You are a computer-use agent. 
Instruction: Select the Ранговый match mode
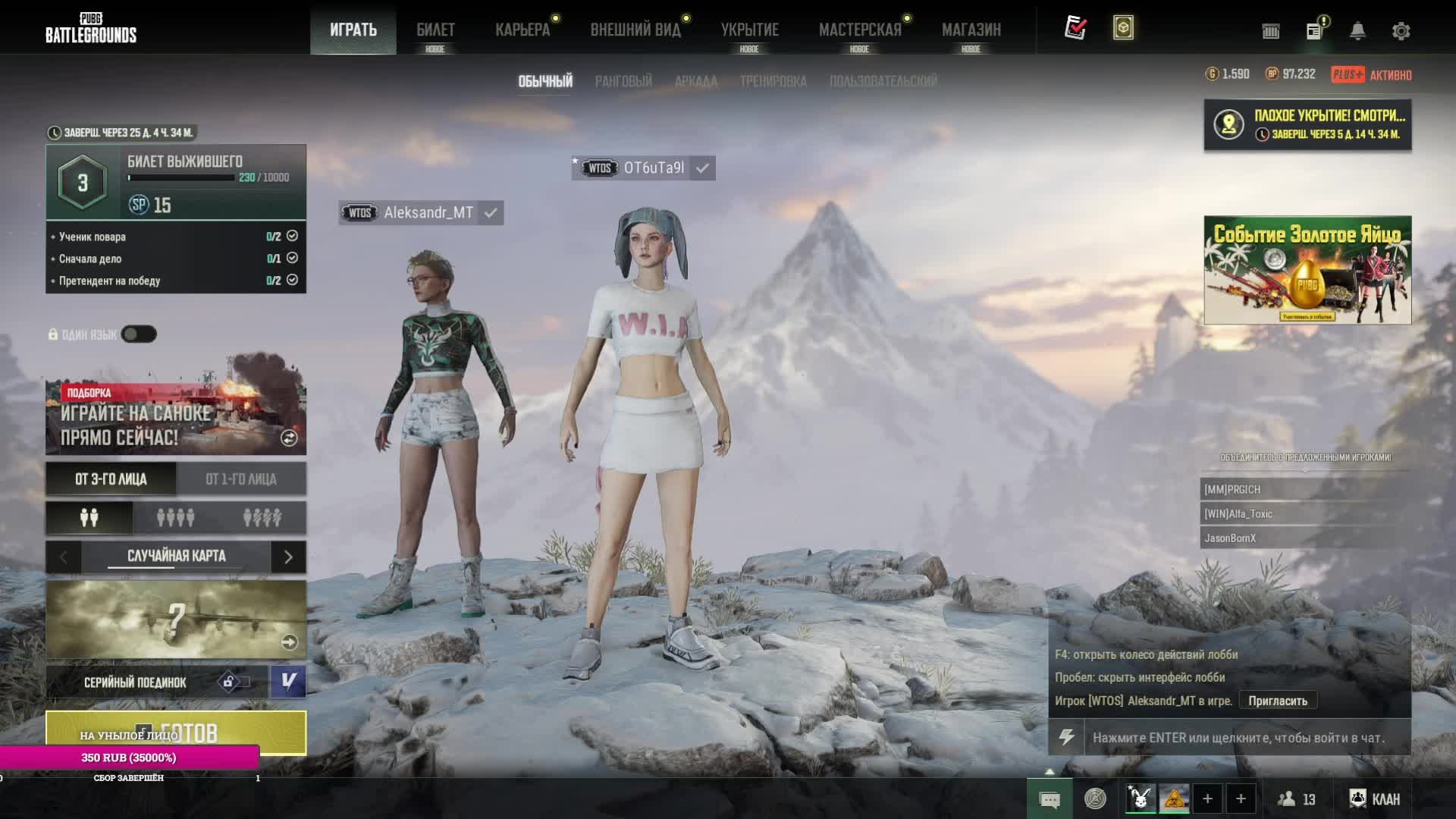coord(623,81)
